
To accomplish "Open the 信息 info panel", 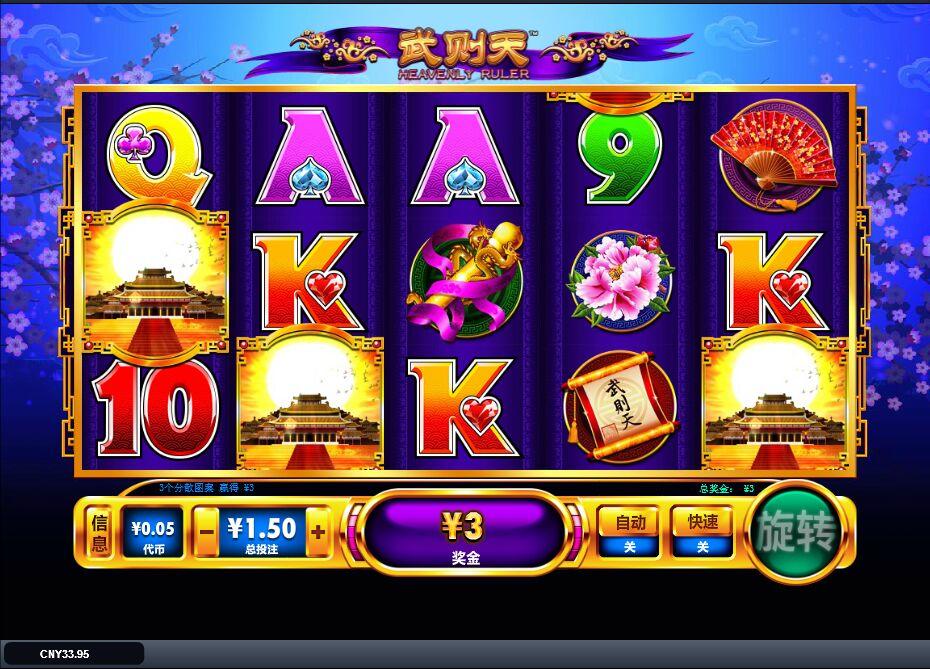I will coord(100,532).
